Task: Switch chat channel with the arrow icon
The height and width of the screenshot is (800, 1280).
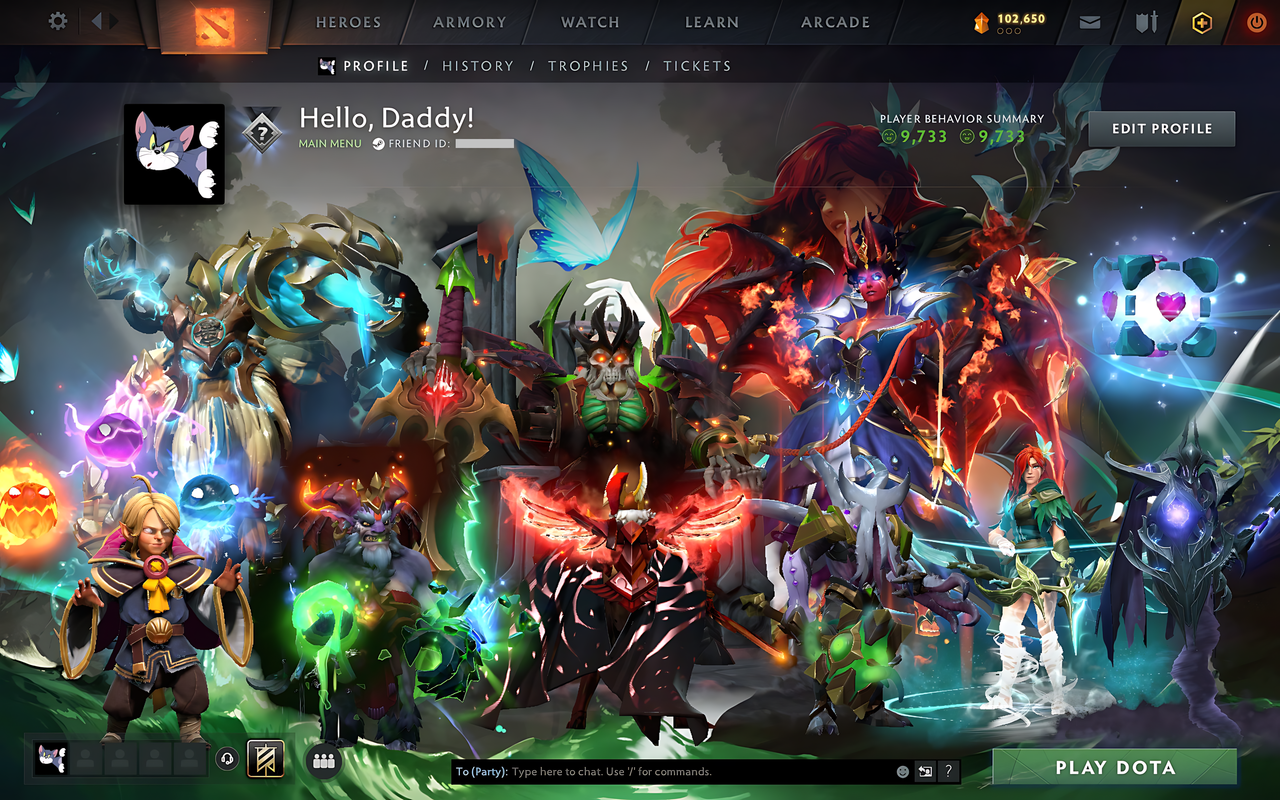Action: click(921, 771)
